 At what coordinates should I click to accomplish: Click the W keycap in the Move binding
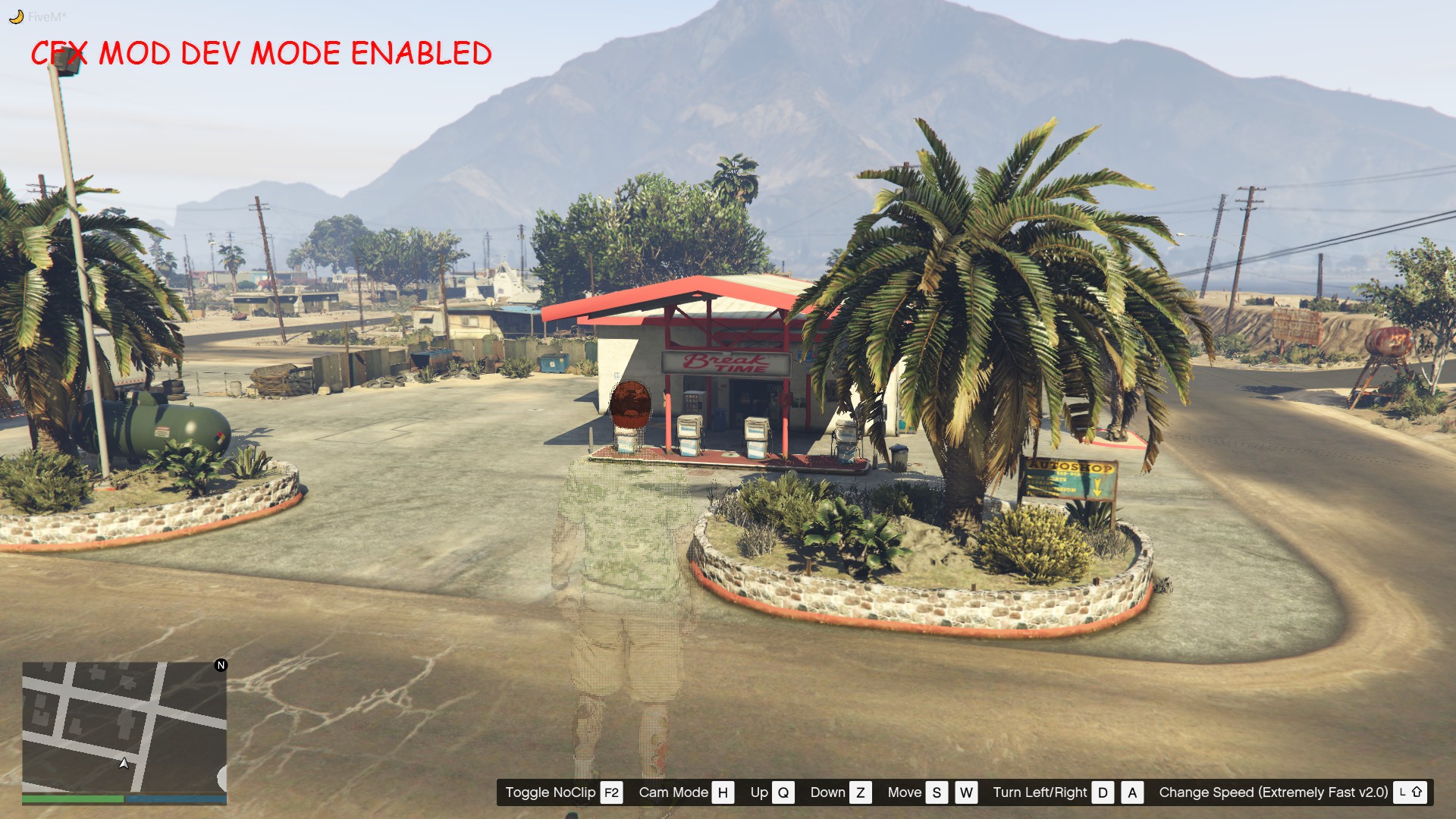coord(966,792)
